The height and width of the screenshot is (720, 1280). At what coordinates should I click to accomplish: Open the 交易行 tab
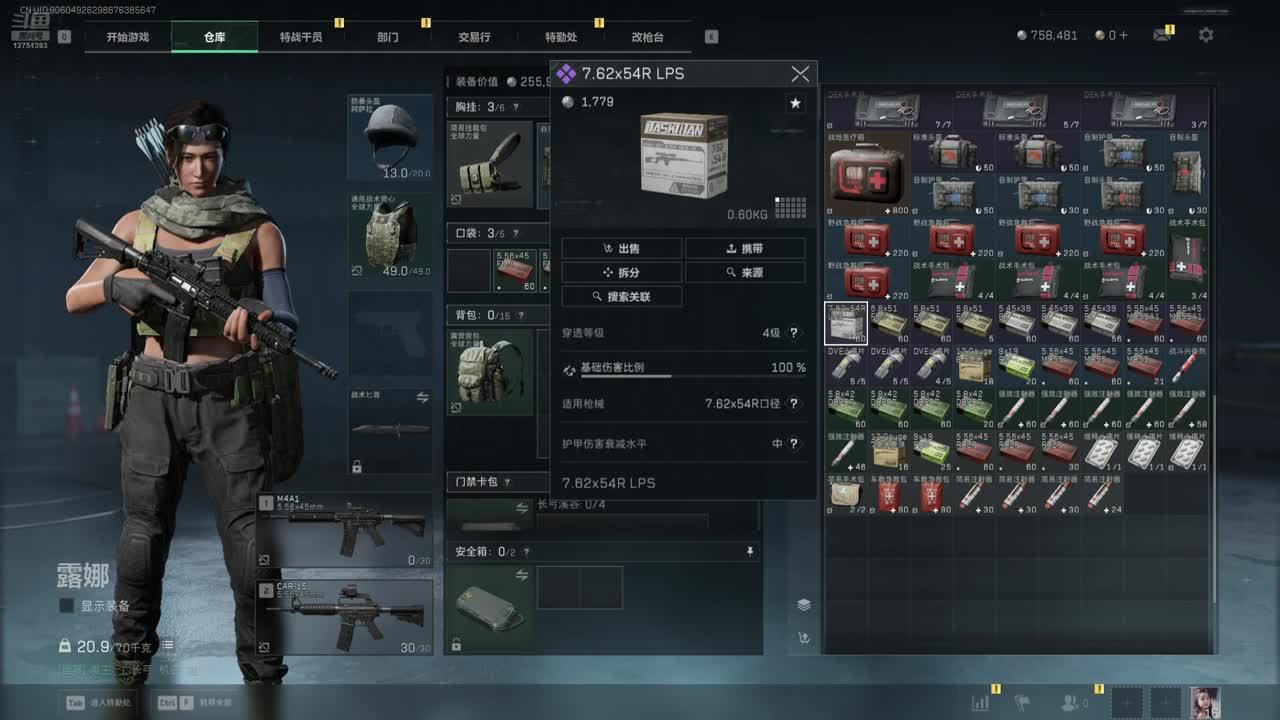(474, 37)
